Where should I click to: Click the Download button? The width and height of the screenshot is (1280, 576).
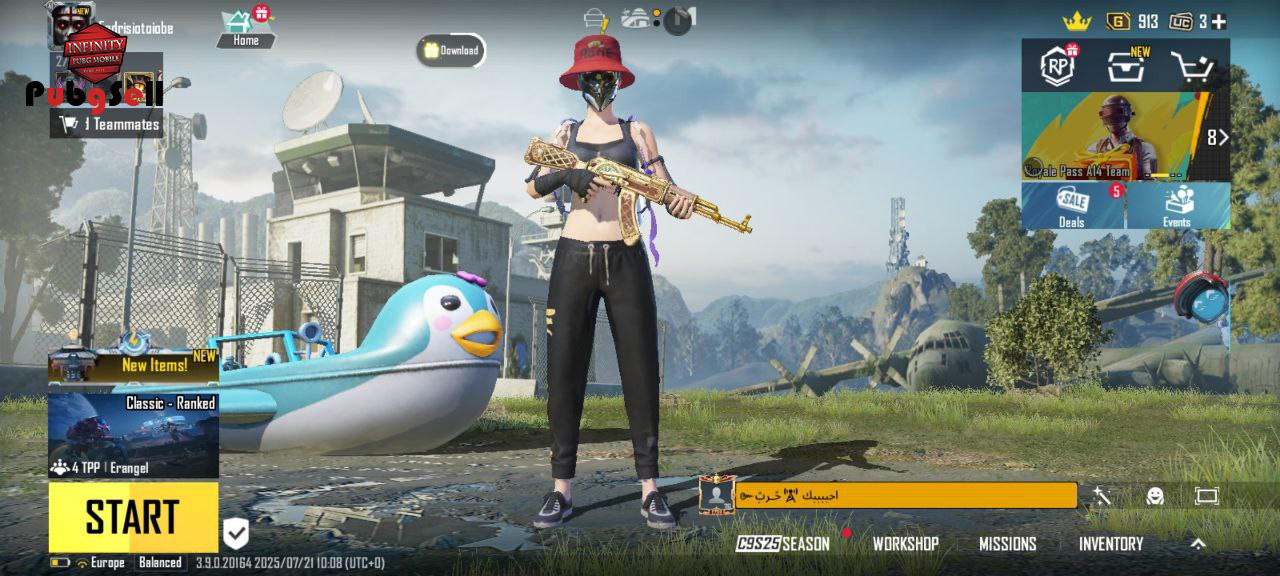coord(451,50)
